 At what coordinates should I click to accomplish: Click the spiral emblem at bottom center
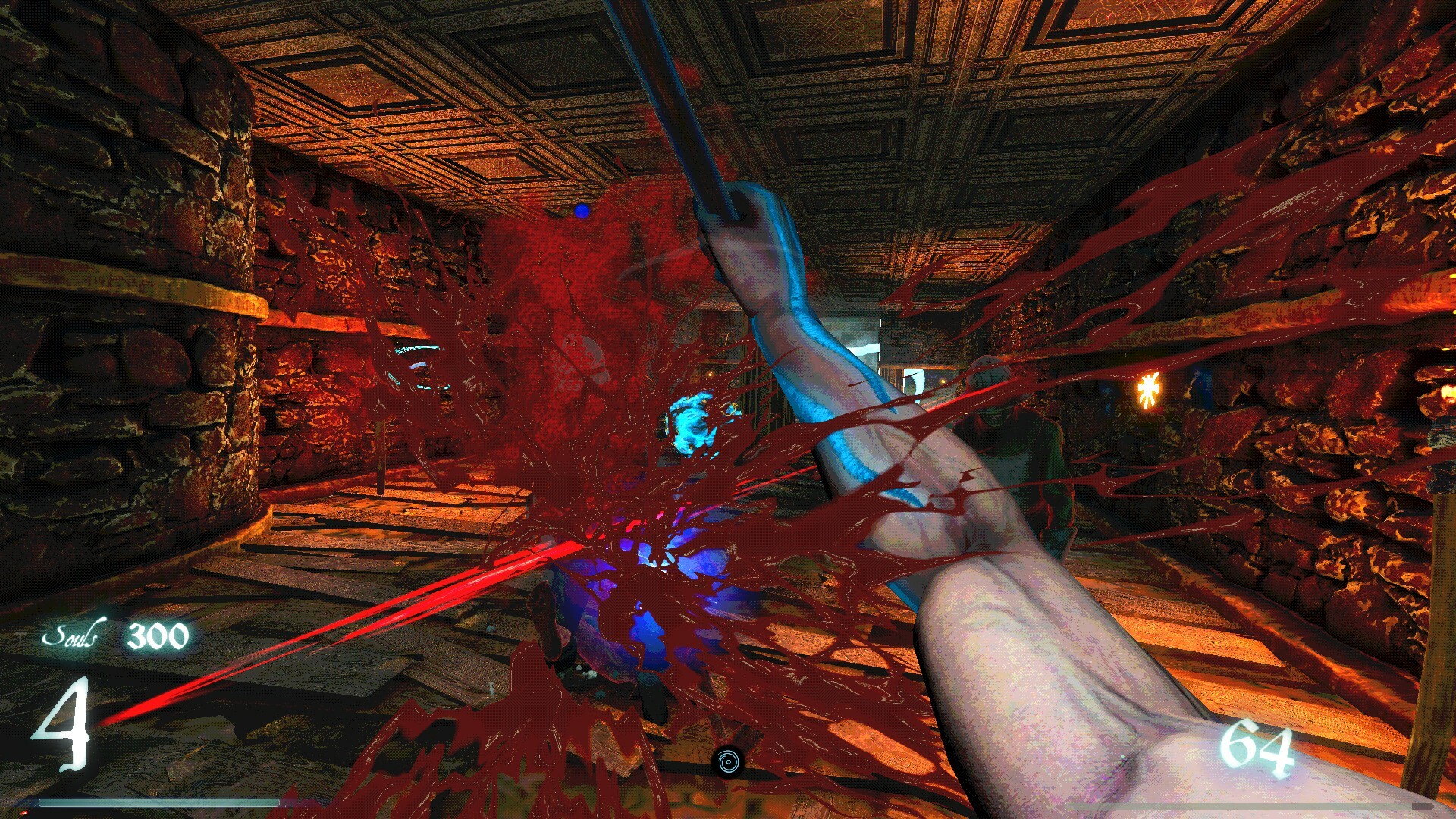(729, 762)
